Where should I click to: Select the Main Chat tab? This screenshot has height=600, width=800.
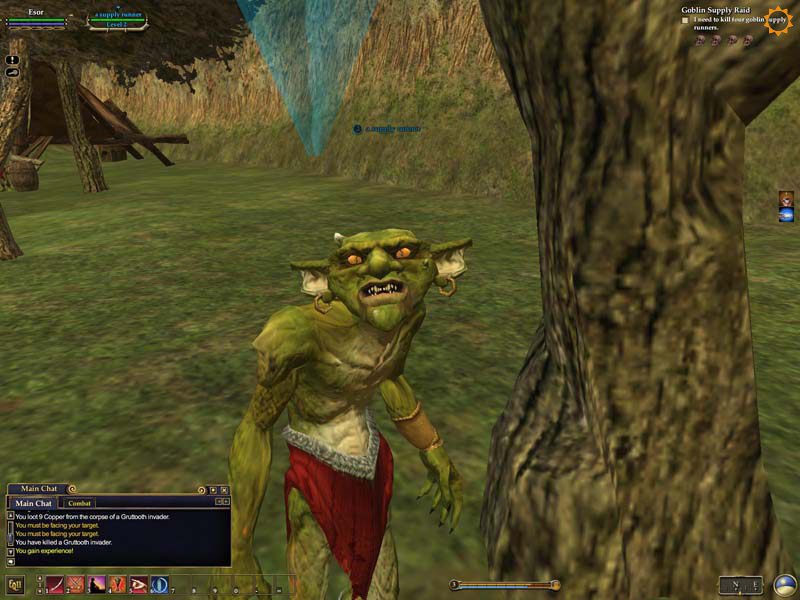pyautogui.click(x=34, y=503)
